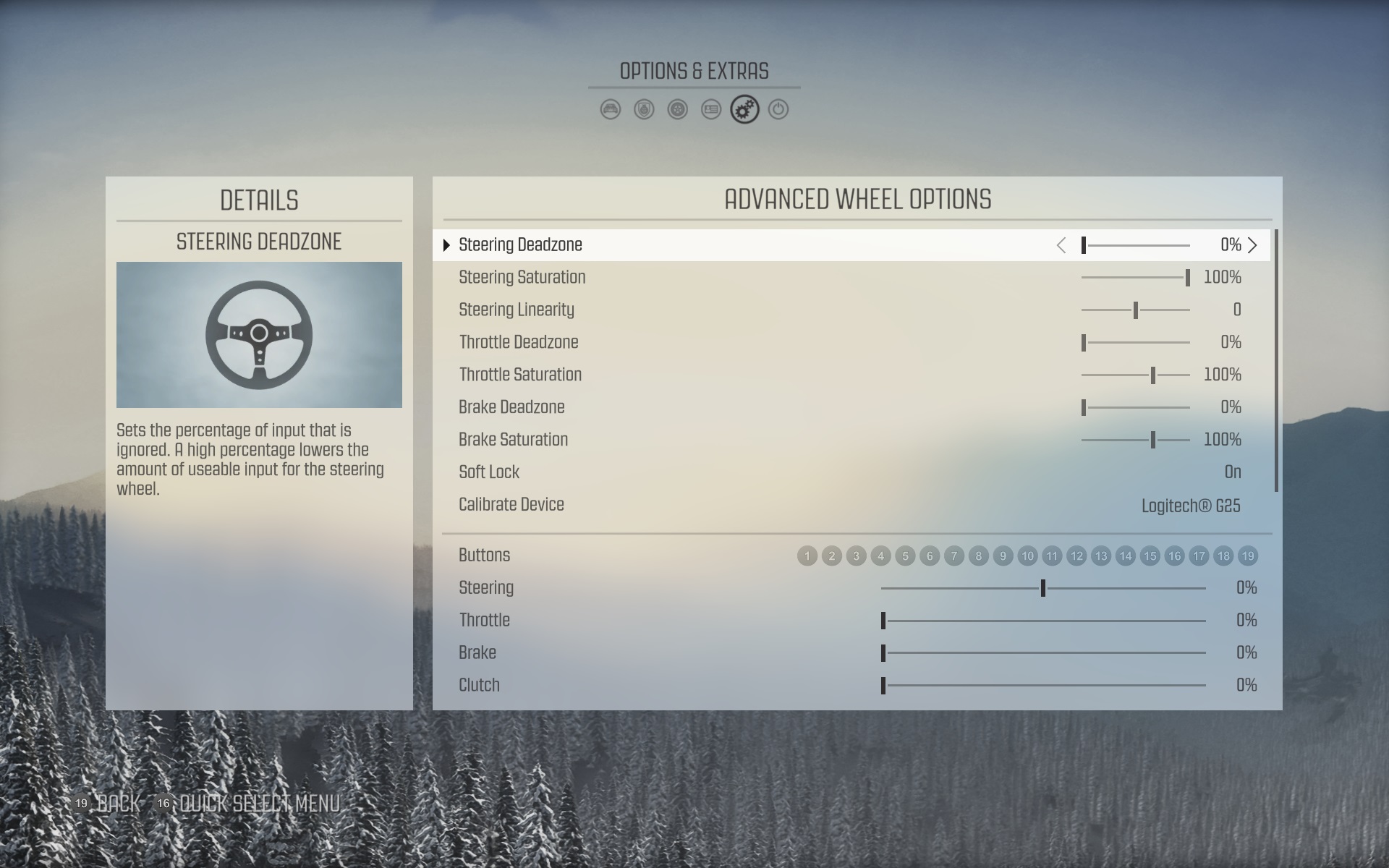The width and height of the screenshot is (1389, 868).
Task: Select the Throttle Deadzone option
Action: tap(519, 342)
